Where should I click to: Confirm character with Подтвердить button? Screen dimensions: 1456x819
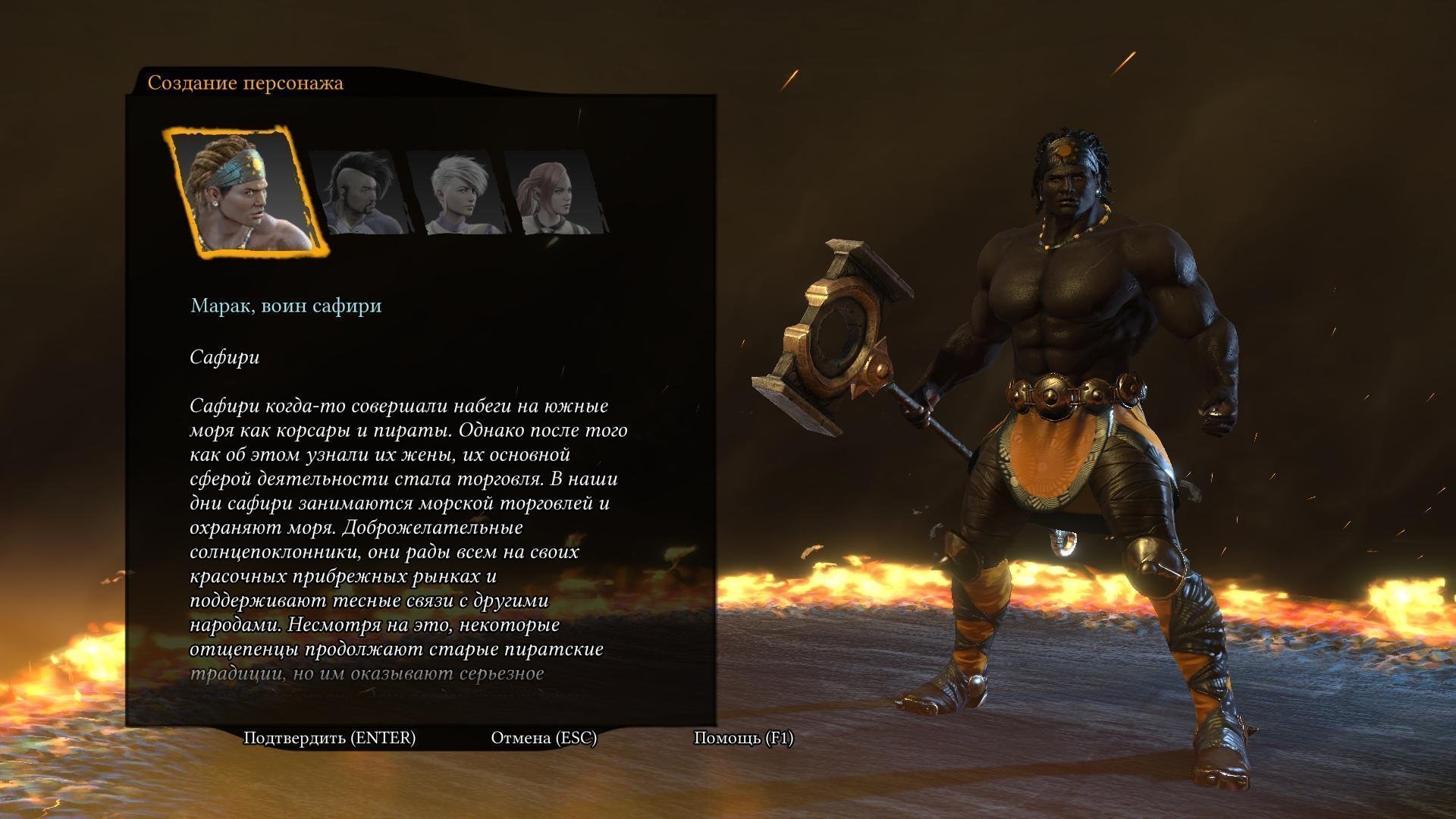329,738
